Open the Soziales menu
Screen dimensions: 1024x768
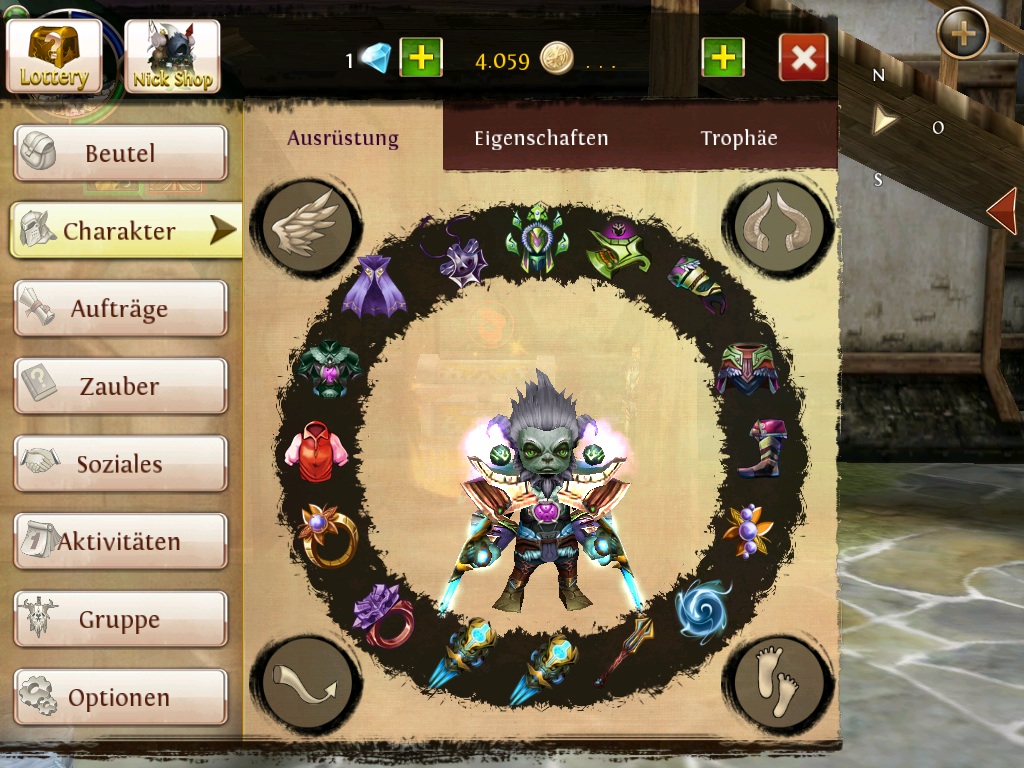click(x=120, y=464)
